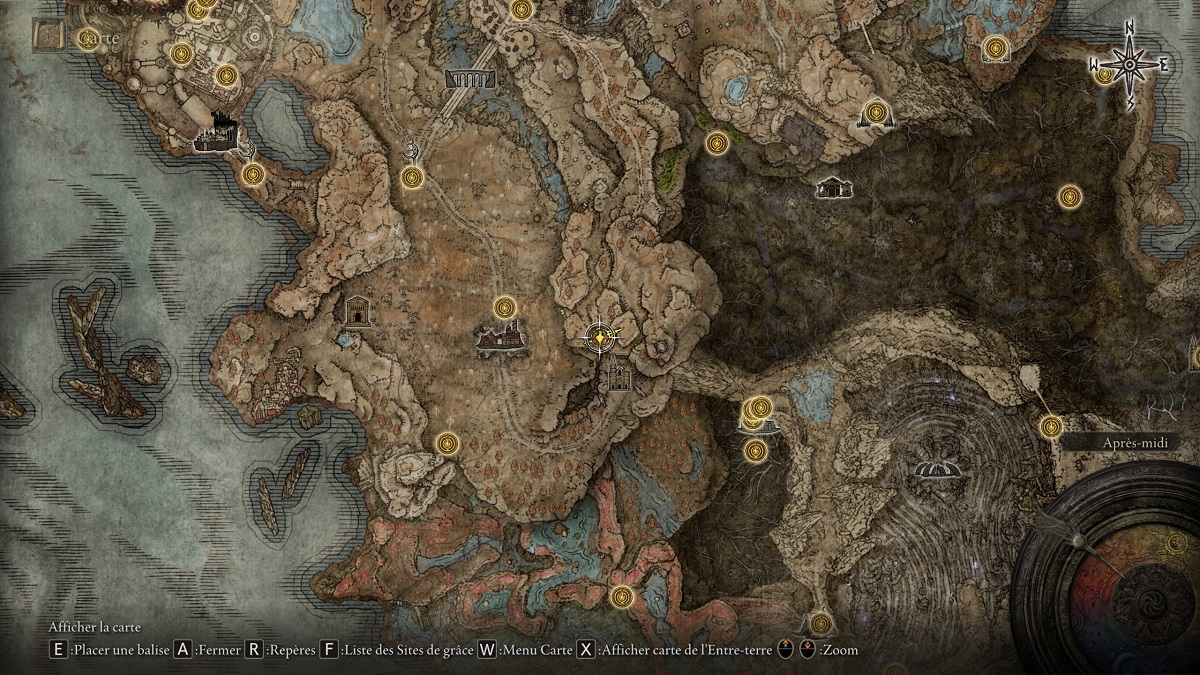Pick the grace site just above Après-midi label

(x=1050, y=427)
